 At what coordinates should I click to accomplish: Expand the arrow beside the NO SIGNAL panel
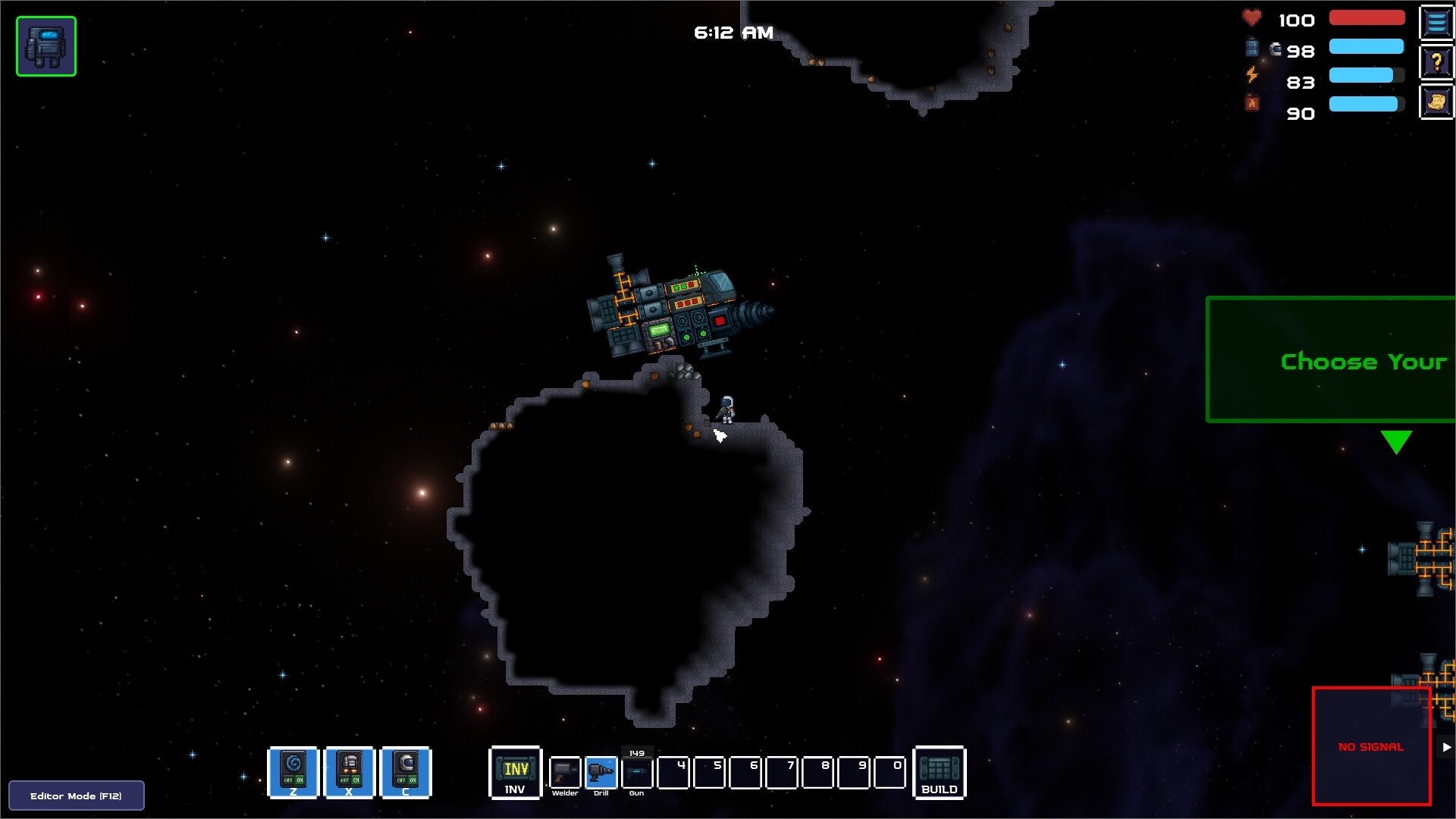(x=1446, y=747)
